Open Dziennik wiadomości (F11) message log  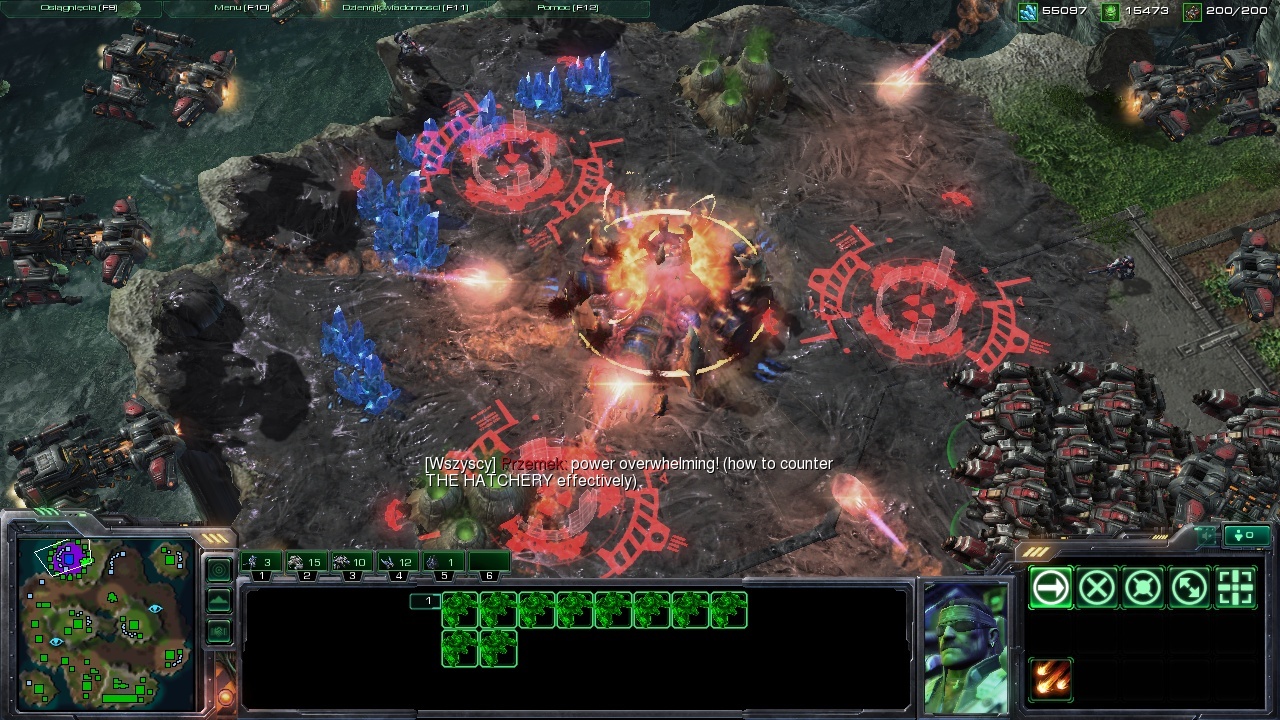(x=404, y=8)
